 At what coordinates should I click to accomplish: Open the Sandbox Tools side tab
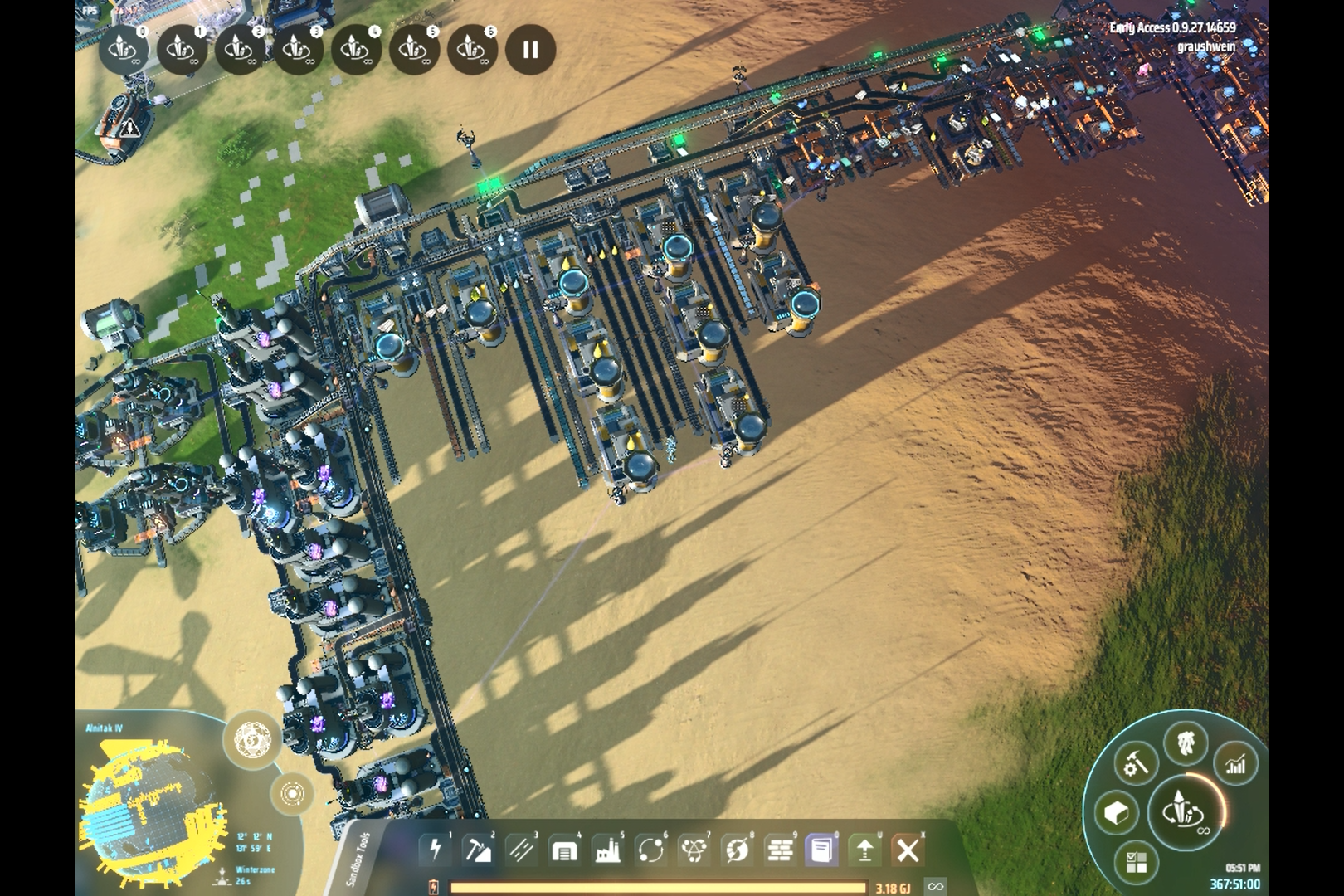point(359,859)
